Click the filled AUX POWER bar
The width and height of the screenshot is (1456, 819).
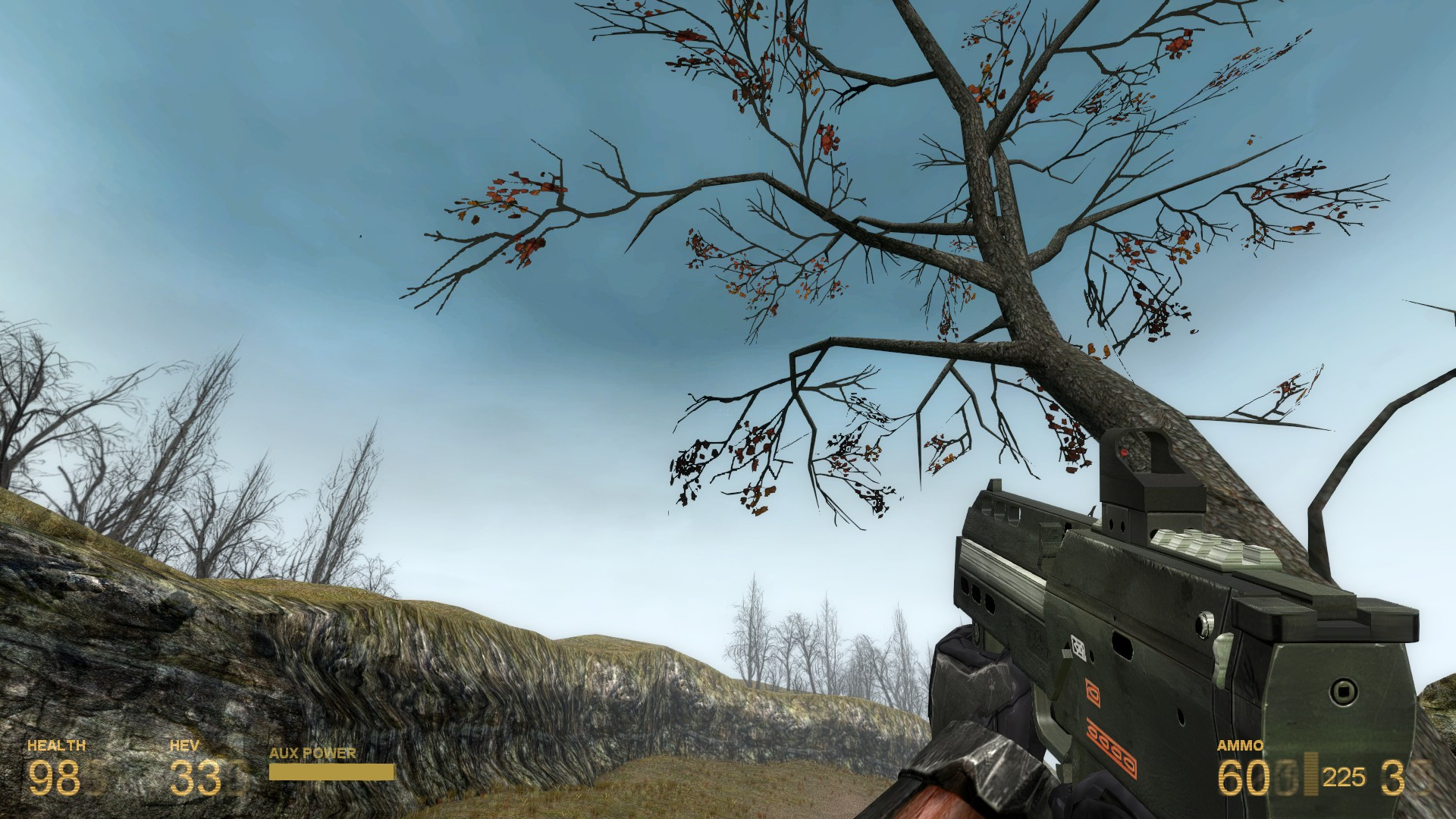coord(330,770)
